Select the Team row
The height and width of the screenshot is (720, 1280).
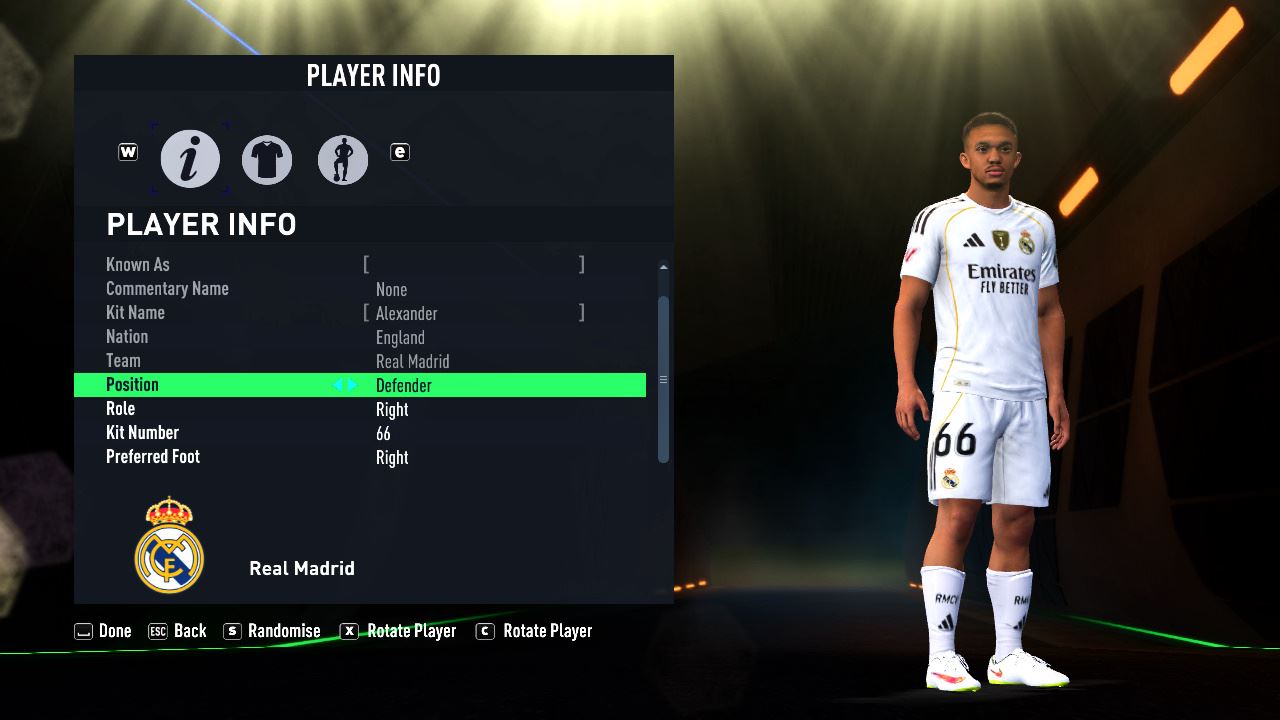click(360, 361)
